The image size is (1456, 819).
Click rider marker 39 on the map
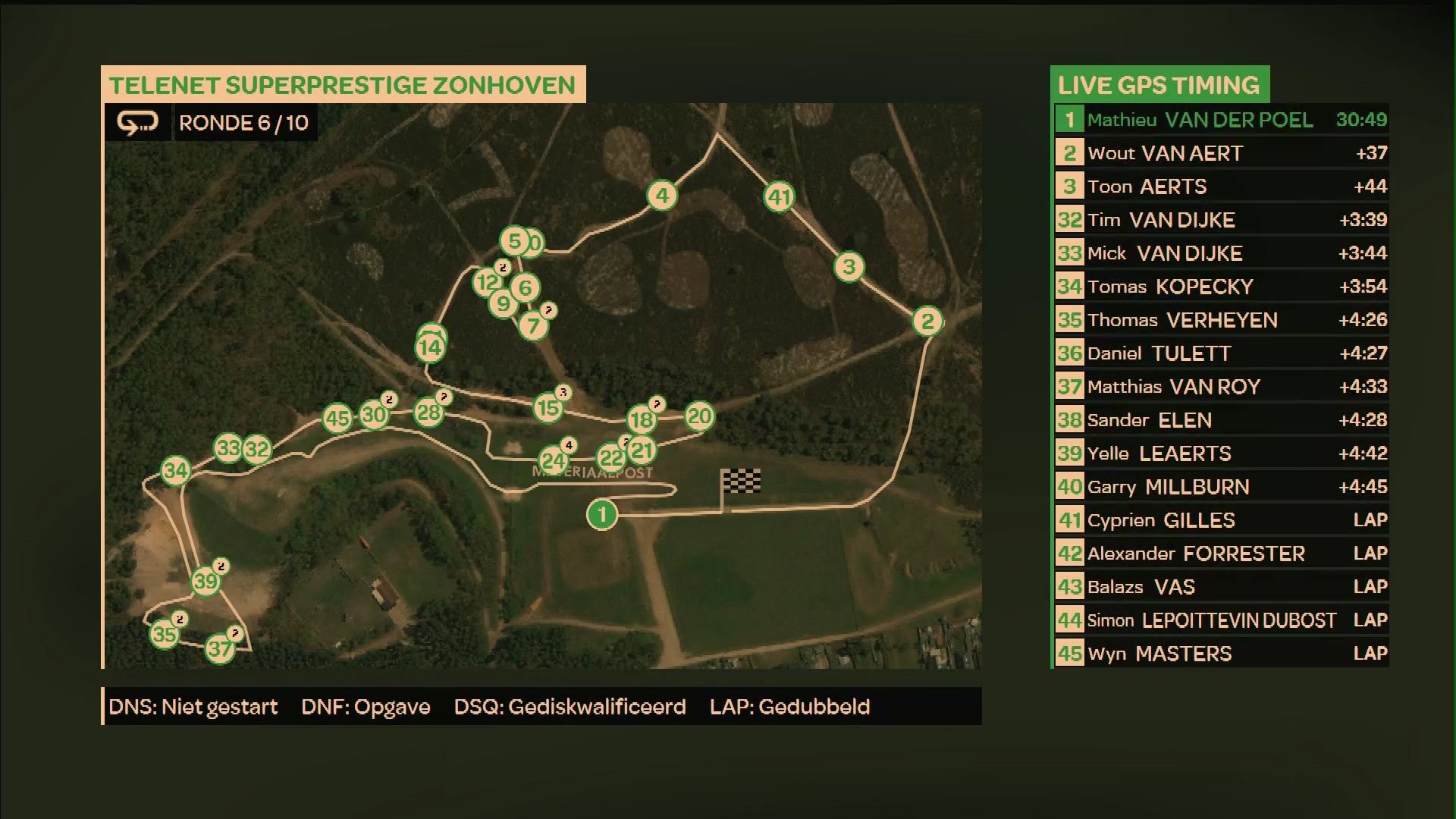pos(205,582)
